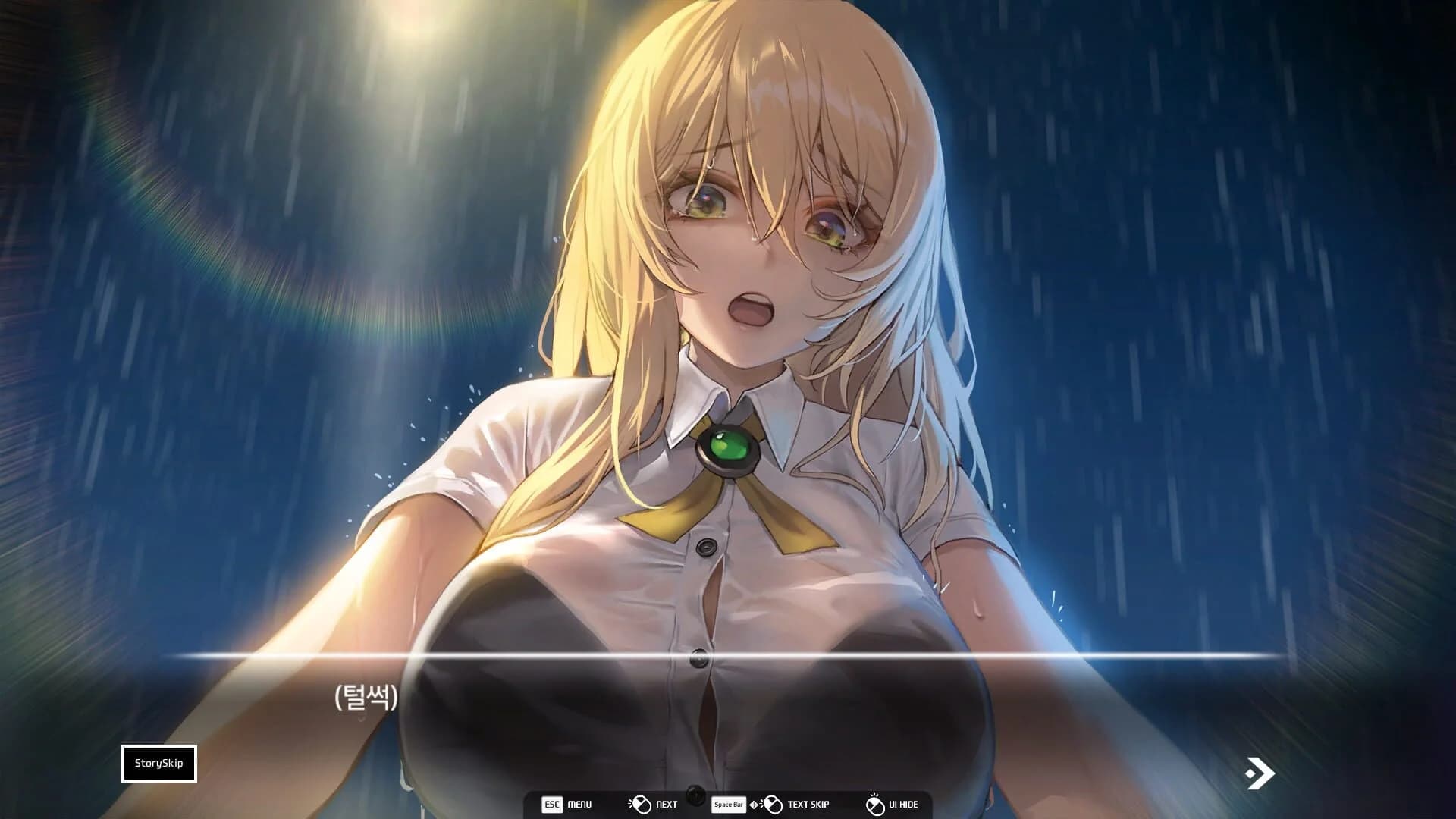This screenshot has width=1456, height=819.
Task: Click the UI HIDE label
Action: [x=904, y=804]
